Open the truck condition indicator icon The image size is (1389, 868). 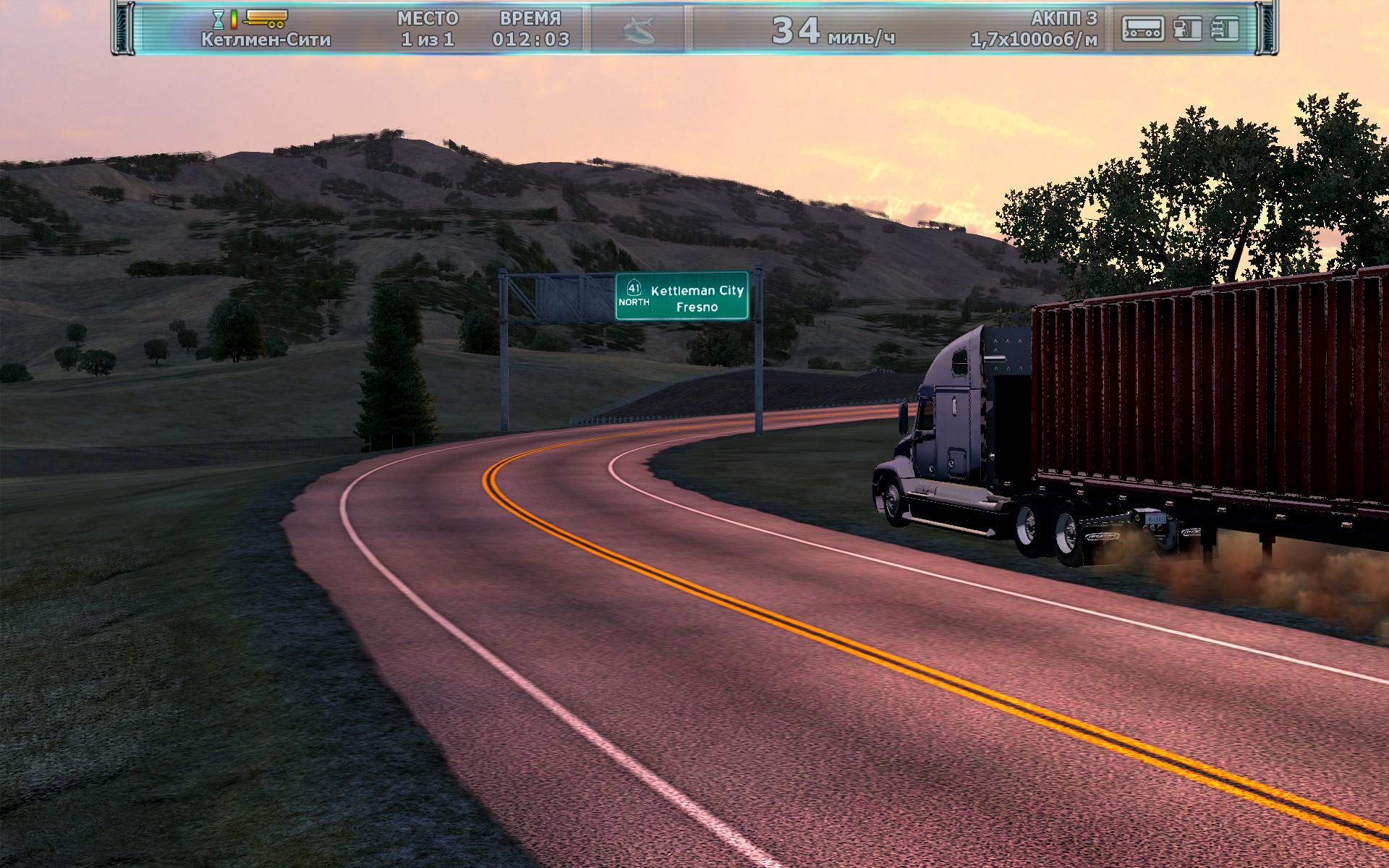point(1225,29)
